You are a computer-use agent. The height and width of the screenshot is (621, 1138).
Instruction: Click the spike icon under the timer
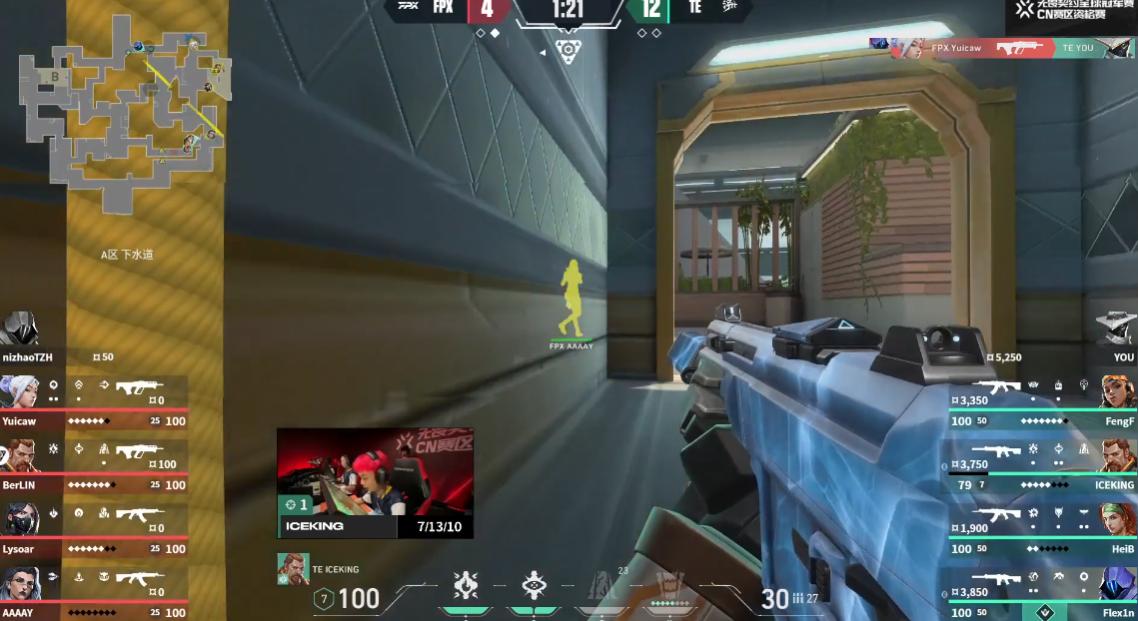click(x=568, y=51)
